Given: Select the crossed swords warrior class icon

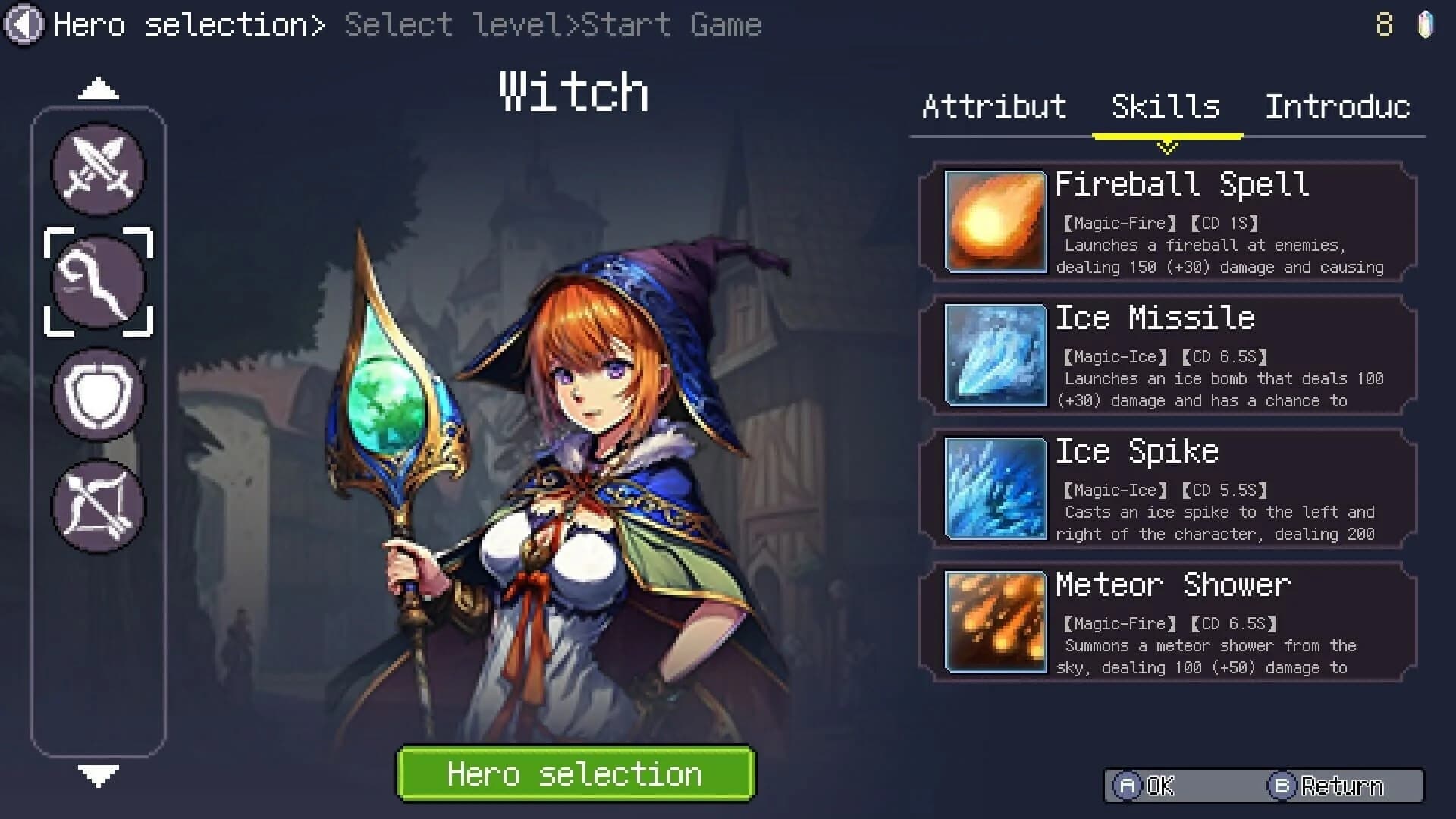Looking at the screenshot, I should (x=99, y=170).
